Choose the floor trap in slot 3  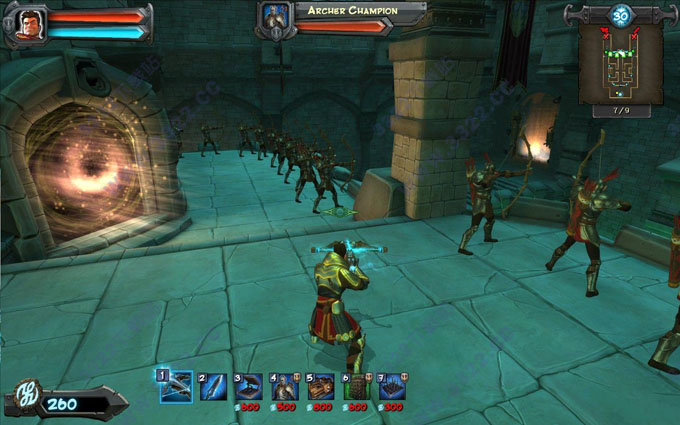click(x=249, y=386)
